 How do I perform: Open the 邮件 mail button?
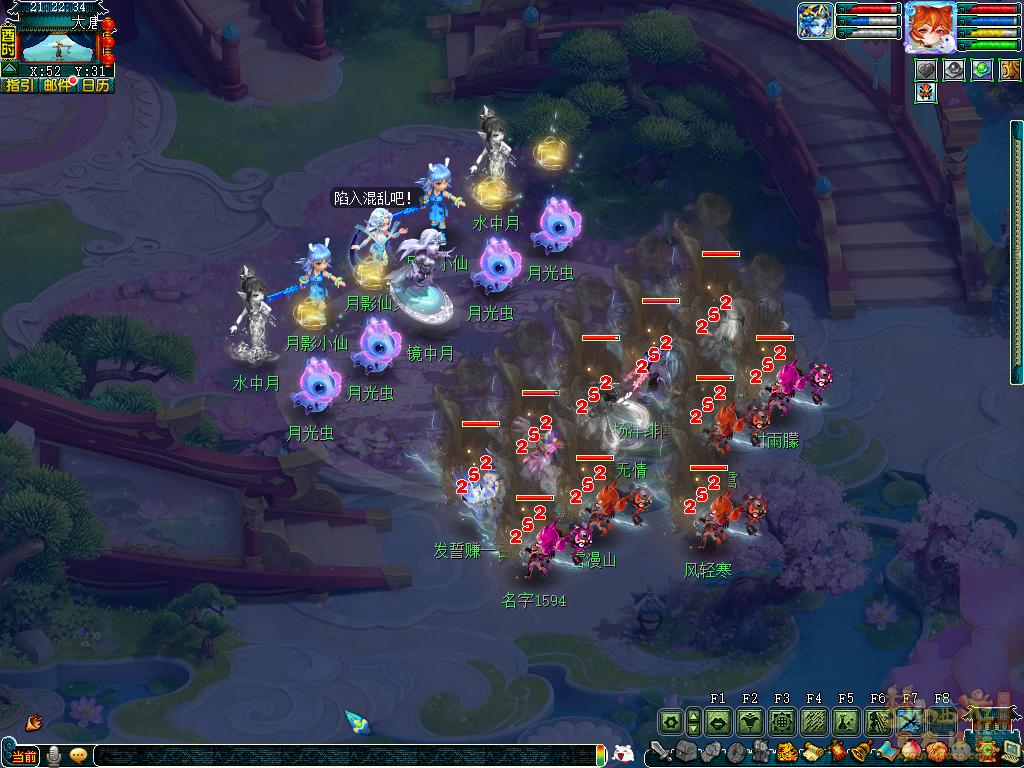[x=58, y=86]
